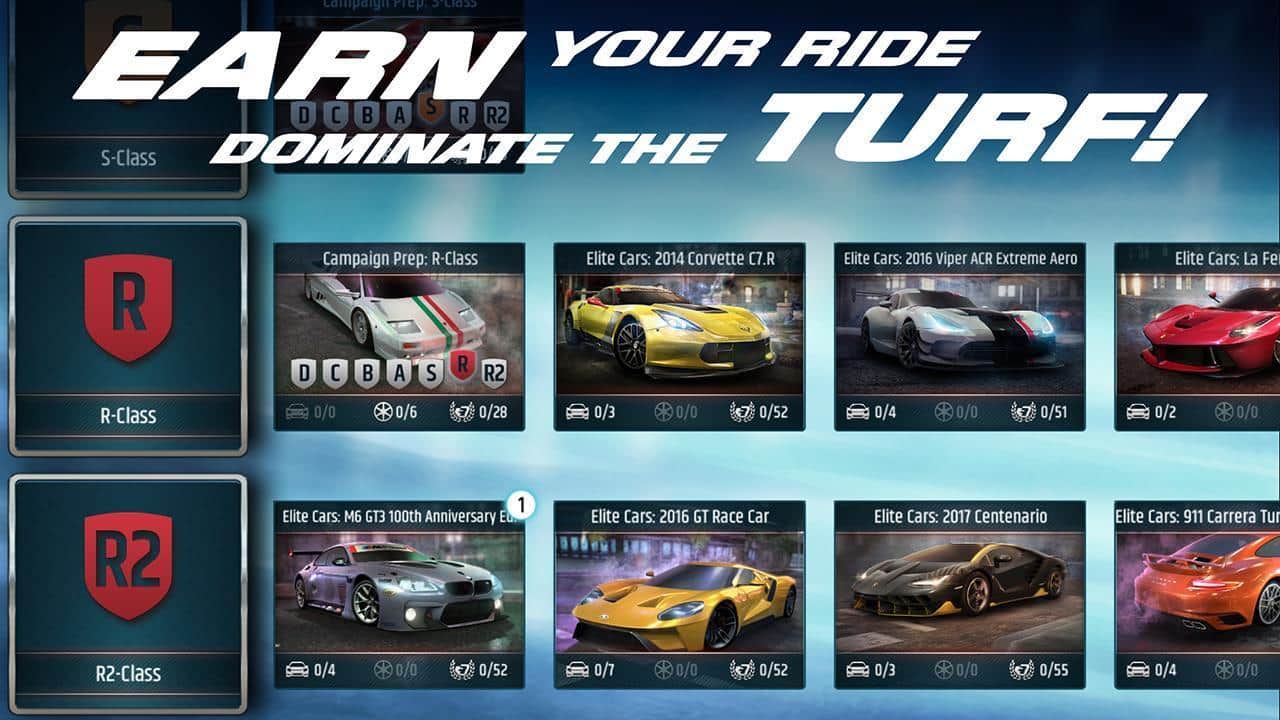
Task: Click the red R shield on Campaign Prep card
Action: point(462,368)
